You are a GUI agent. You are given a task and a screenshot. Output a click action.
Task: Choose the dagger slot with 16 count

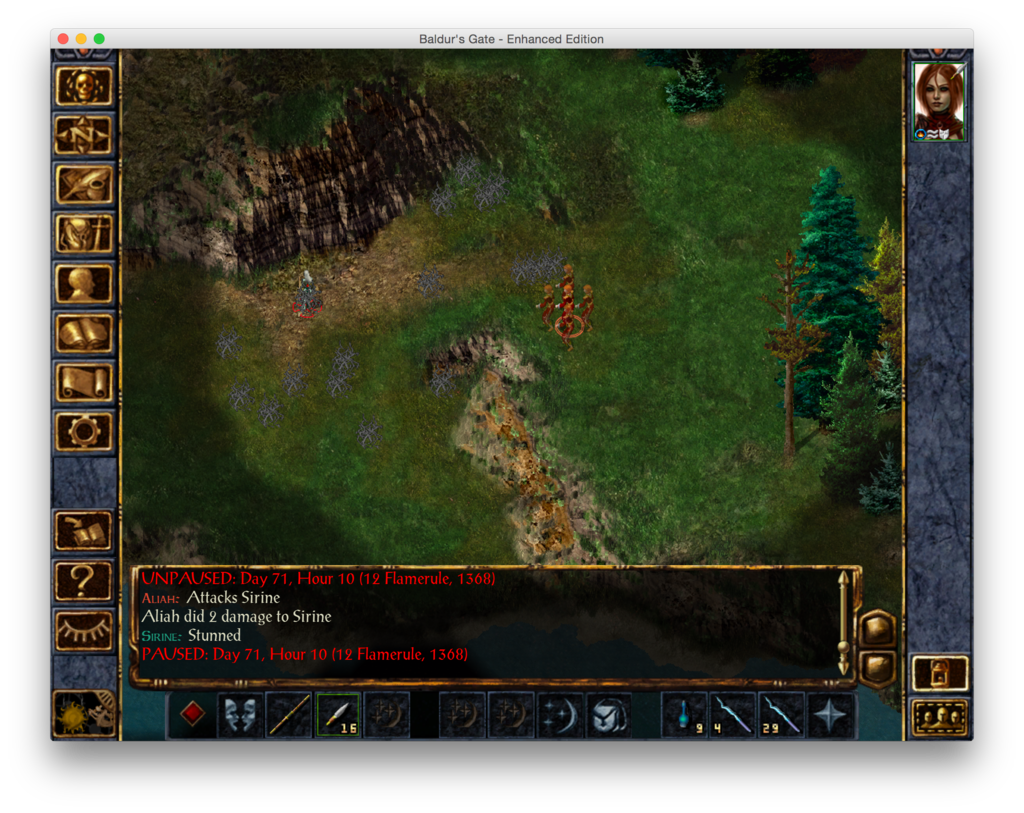pos(338,715)
